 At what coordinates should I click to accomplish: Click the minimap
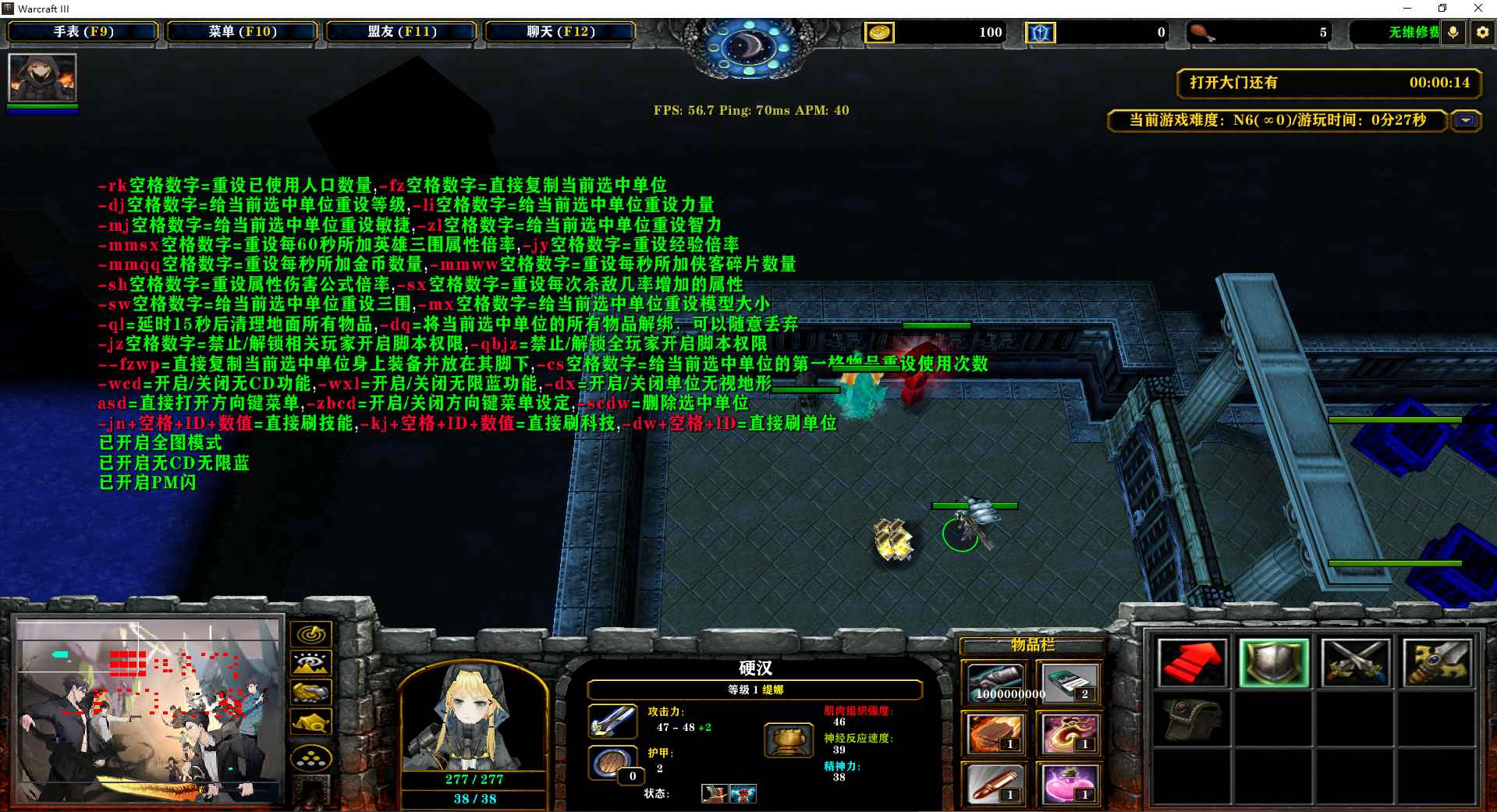click(x=148, y=711)
